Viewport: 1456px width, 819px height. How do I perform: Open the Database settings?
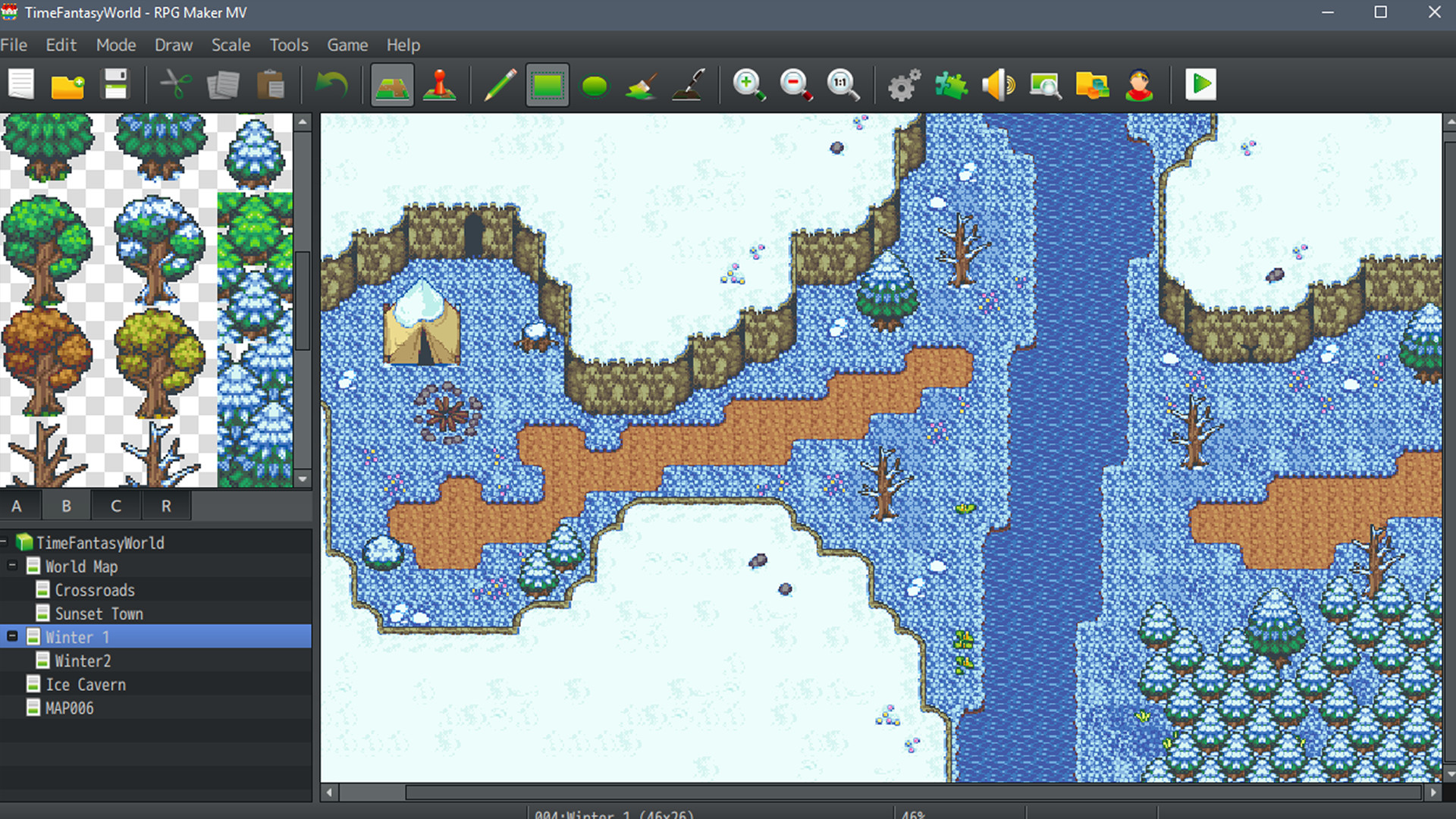pyautogui.click(x=902, y=85)
